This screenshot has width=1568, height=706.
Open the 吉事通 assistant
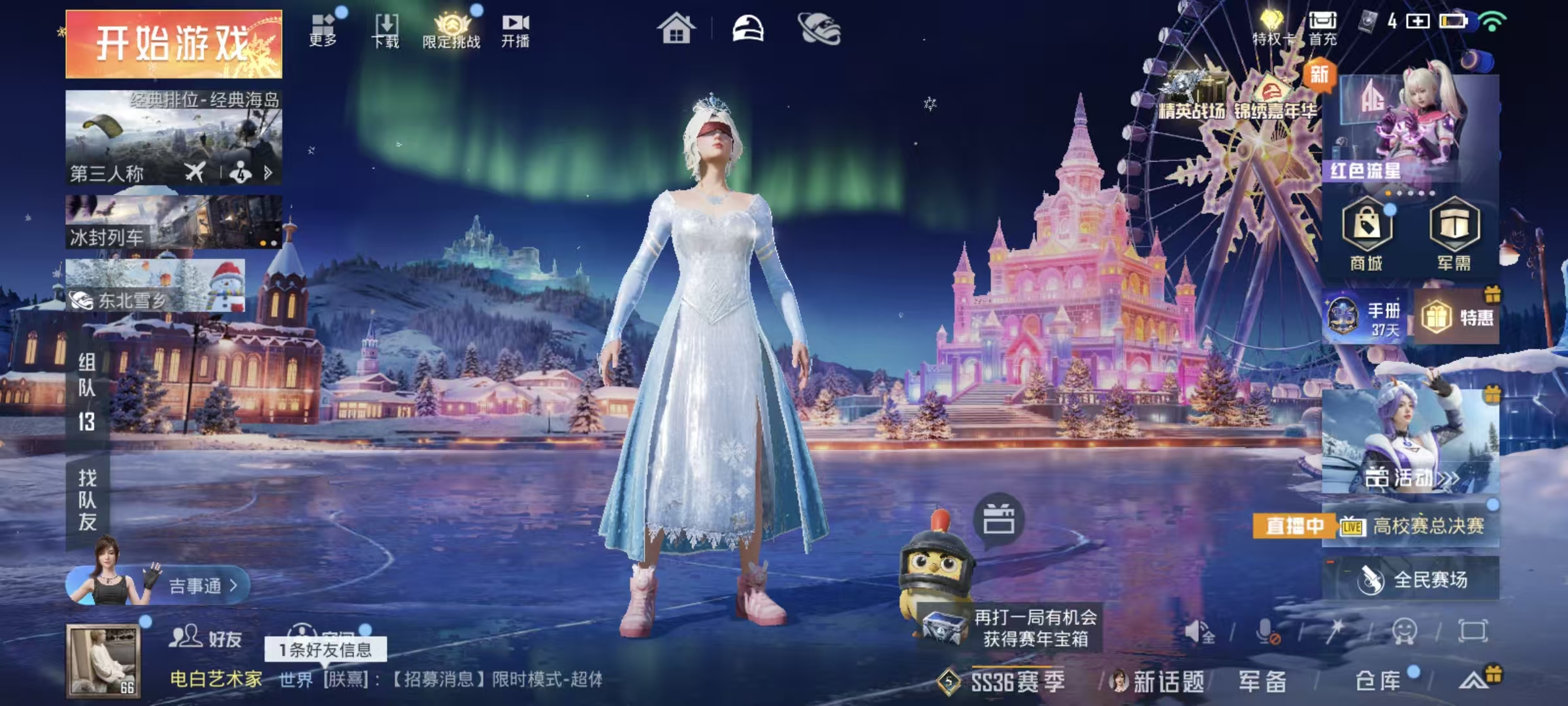point(196,585)
